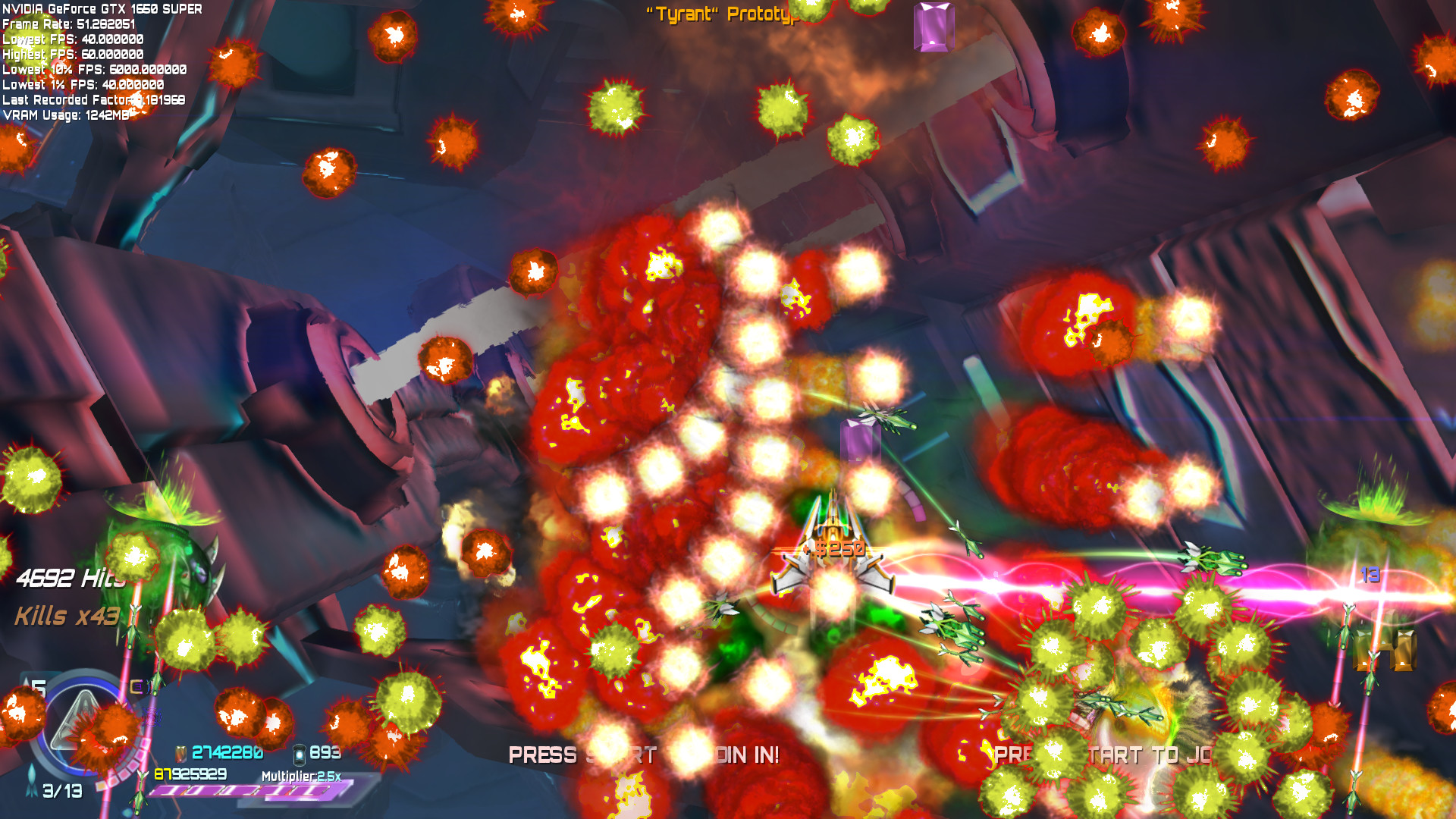The image size is (1456, 819).
Task: Click the Multiplier:2.5x text
Action: tap(303, 776)
